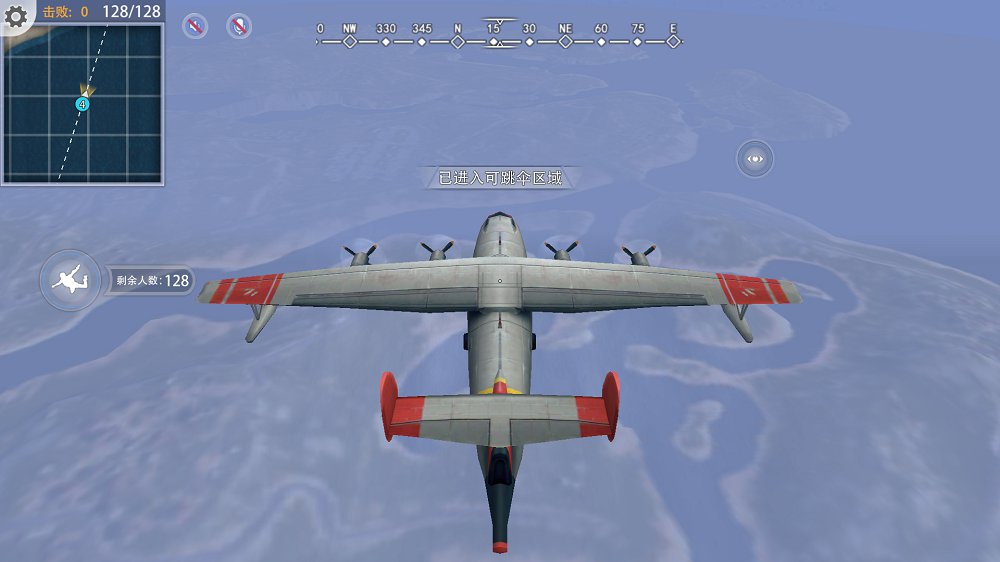Tap the parachute jump button

pyautogui.click(x=69, y=280)
